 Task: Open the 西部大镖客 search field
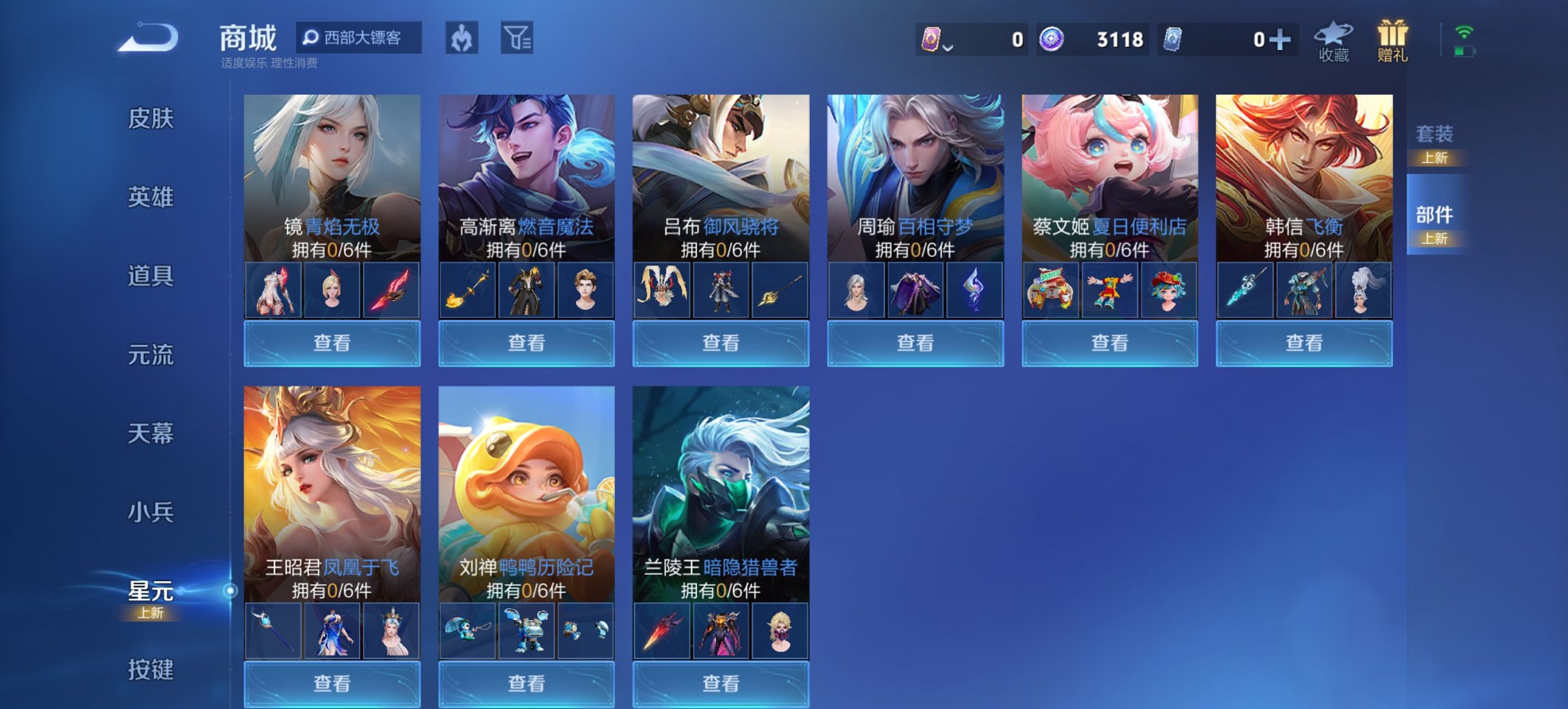pos(360,38)
